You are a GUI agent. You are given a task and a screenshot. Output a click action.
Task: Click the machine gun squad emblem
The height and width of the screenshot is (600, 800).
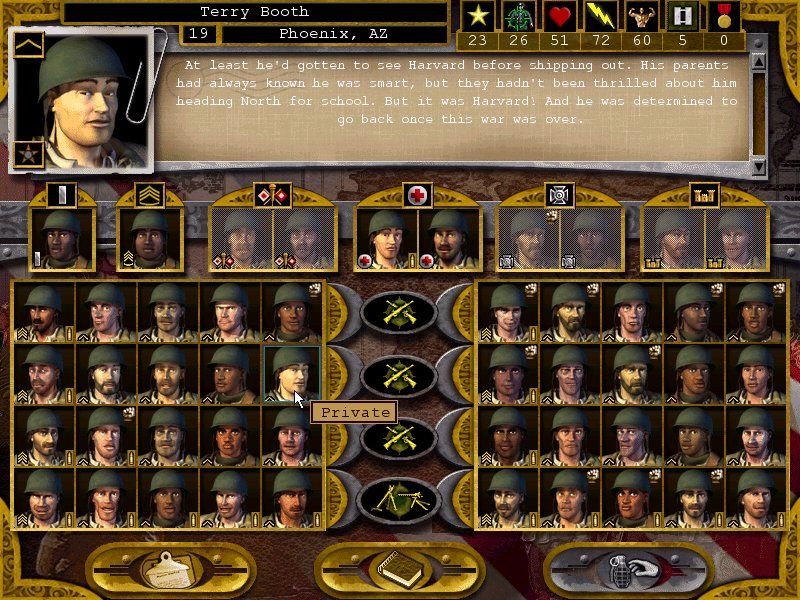coord(398,498)
